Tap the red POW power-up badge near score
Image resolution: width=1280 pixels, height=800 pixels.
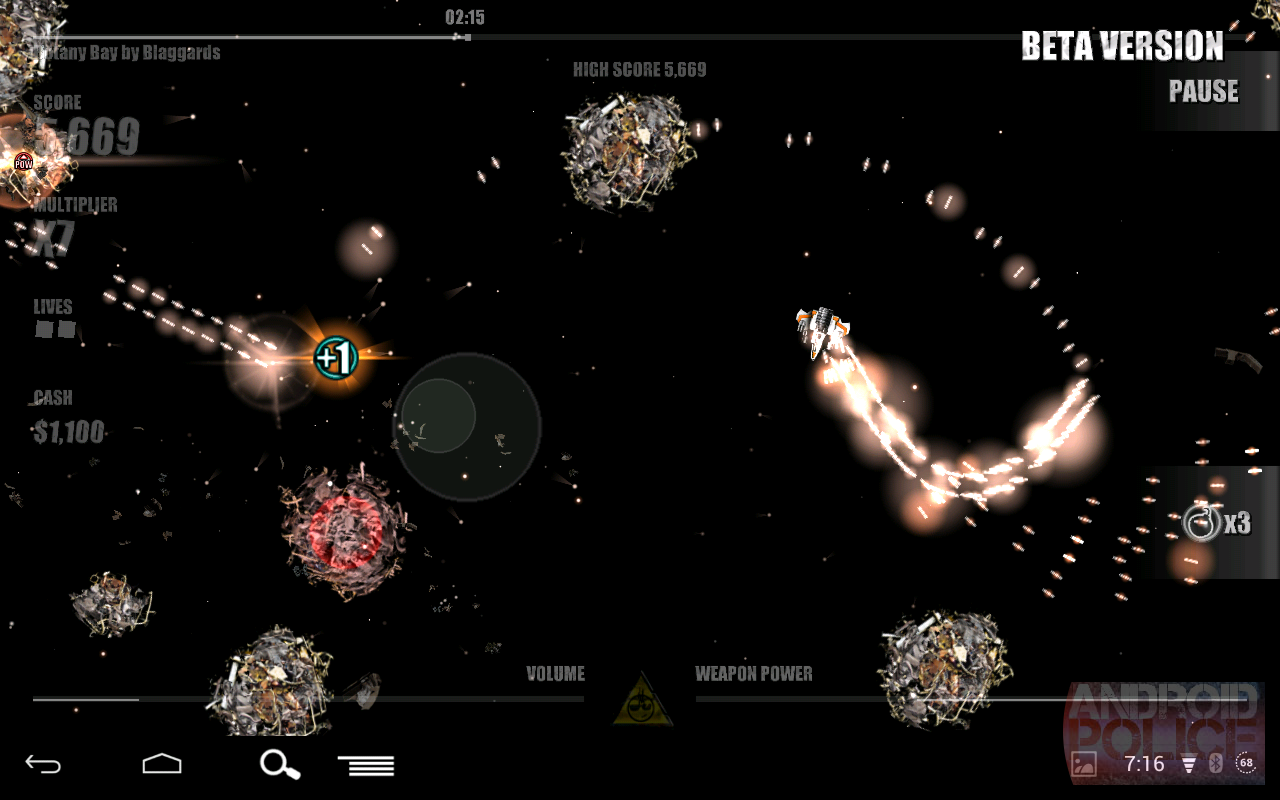click(x=22, y=160)
